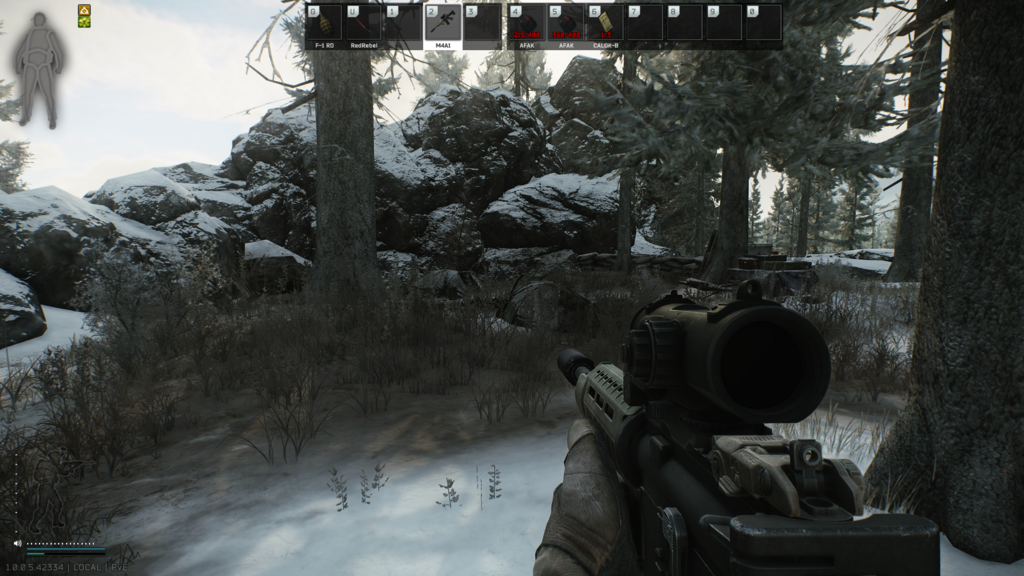Screen dimensions: 1024x576
Task: Click the green status effect icon
Action: coord(85,22)
